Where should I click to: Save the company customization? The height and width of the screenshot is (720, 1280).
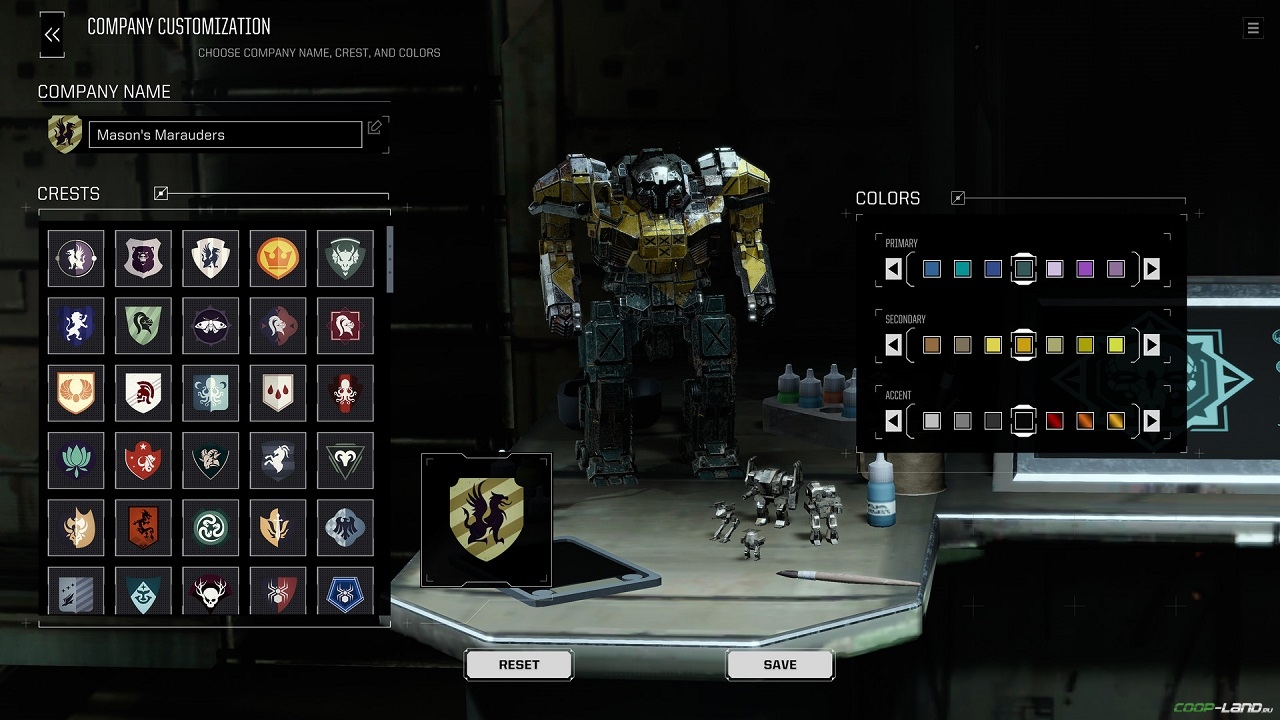pyautogui.click(x=780, y=665)
